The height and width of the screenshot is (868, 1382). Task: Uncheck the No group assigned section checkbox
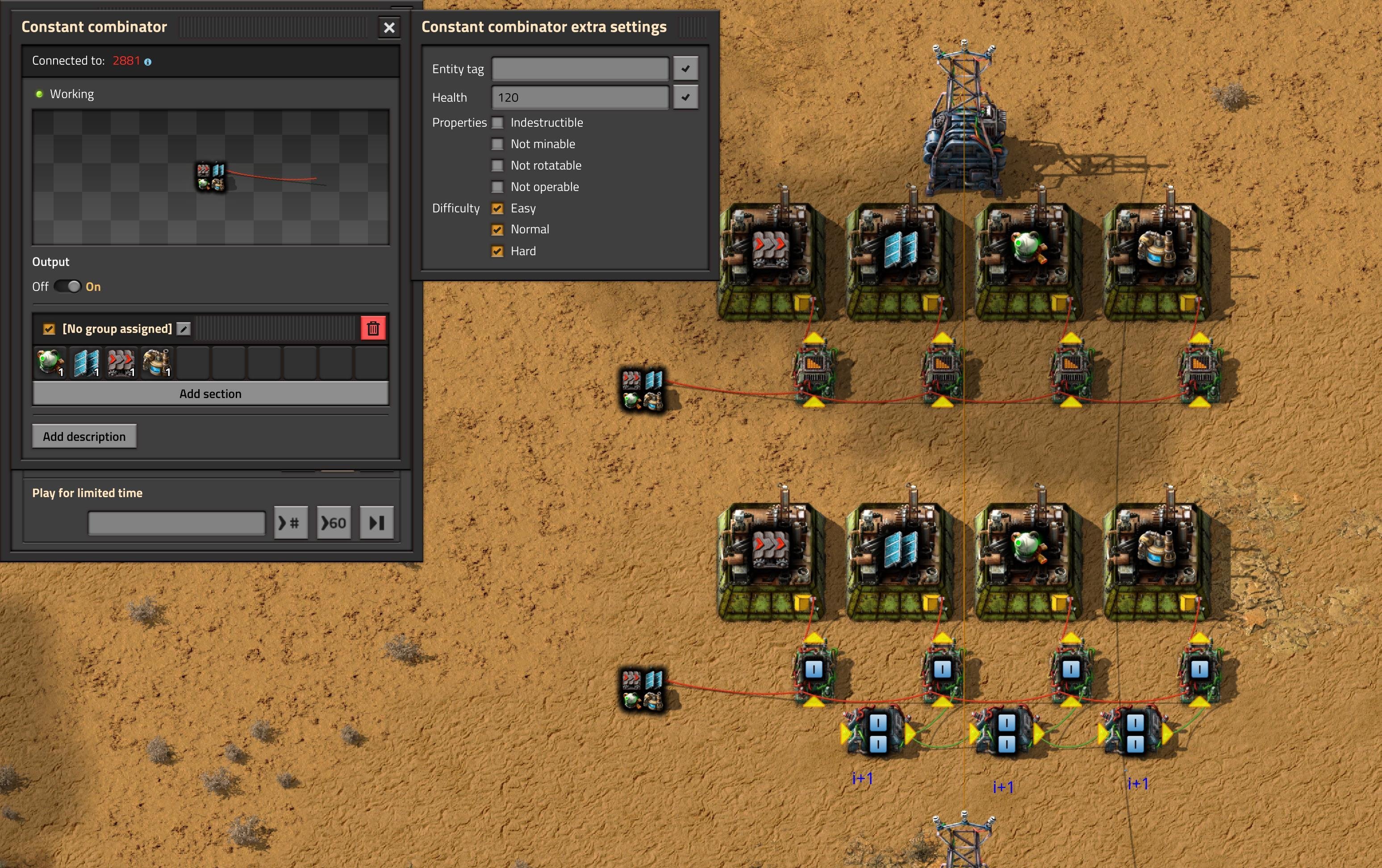[x=49, y=329]
